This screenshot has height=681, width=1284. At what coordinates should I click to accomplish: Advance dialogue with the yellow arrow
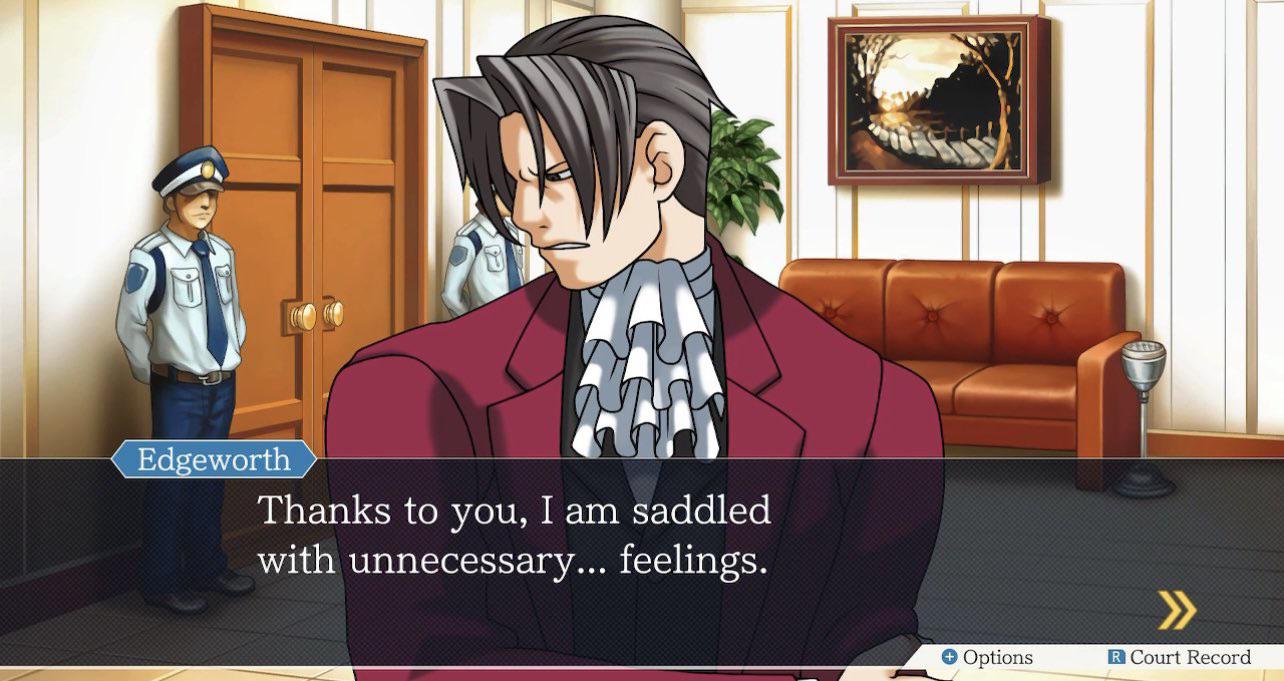click(1176, 610)
